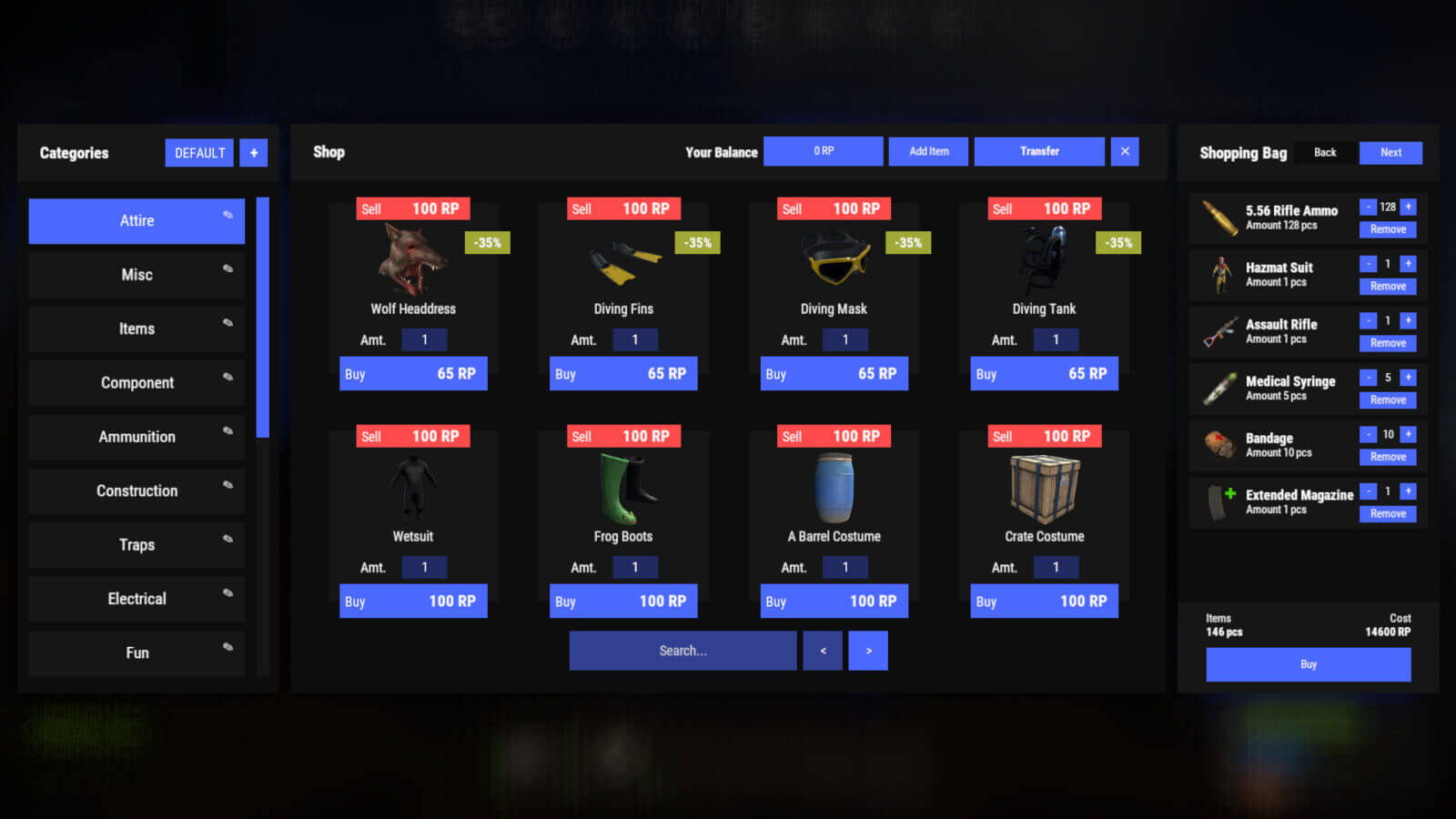The width and height of the screenshot is (1456, 819).
Task: Decrease the Medical Syringe amount with minus stepper
Action: (x=1367, y=377)
